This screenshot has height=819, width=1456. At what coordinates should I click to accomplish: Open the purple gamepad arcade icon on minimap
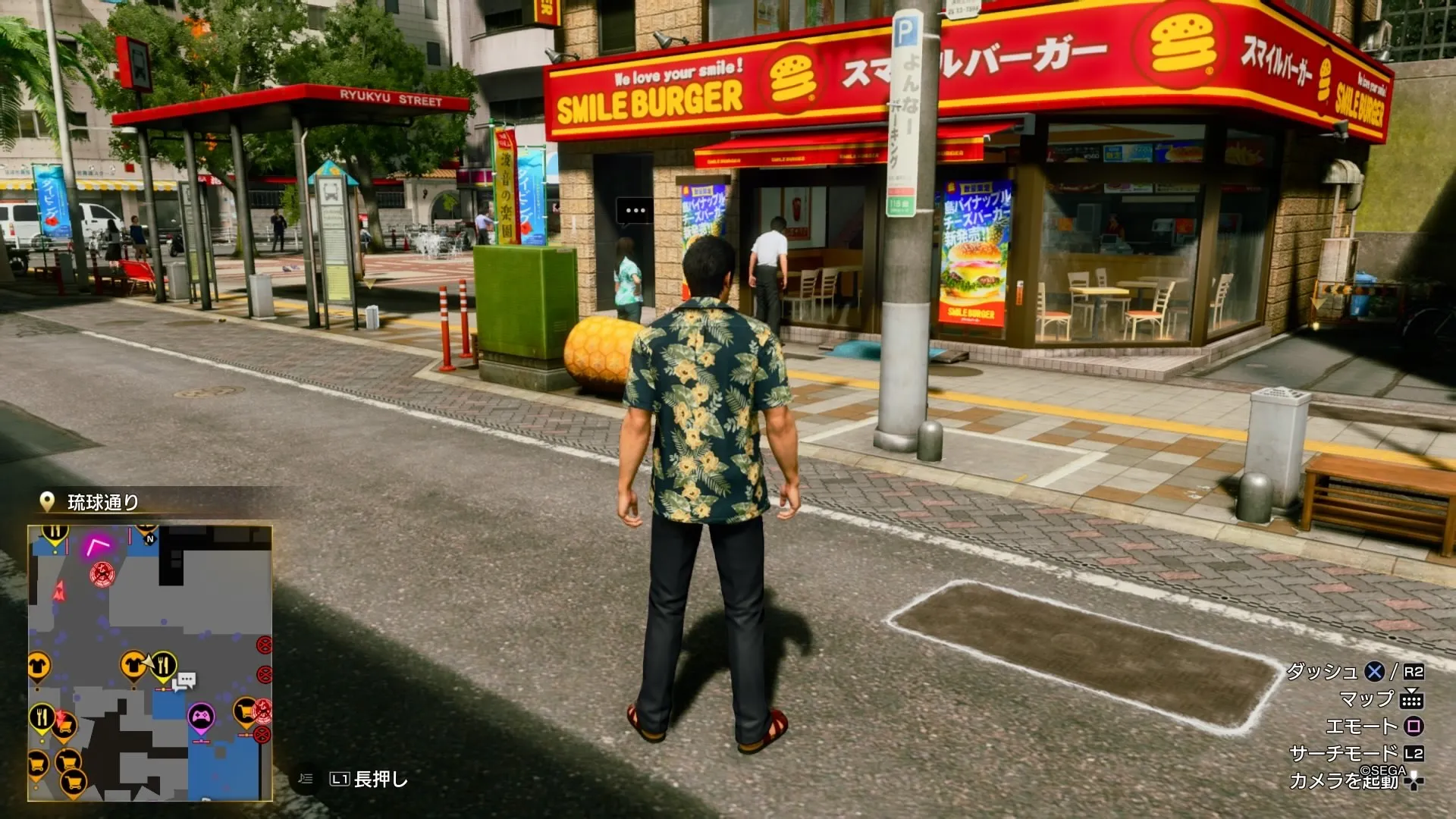point(201,717)
